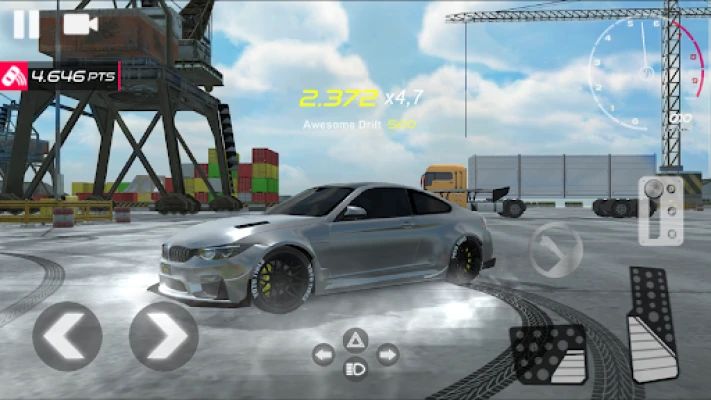Screen dimensions: 711x400
Task: Turn on the left turn signal
Action: [323, 355]
